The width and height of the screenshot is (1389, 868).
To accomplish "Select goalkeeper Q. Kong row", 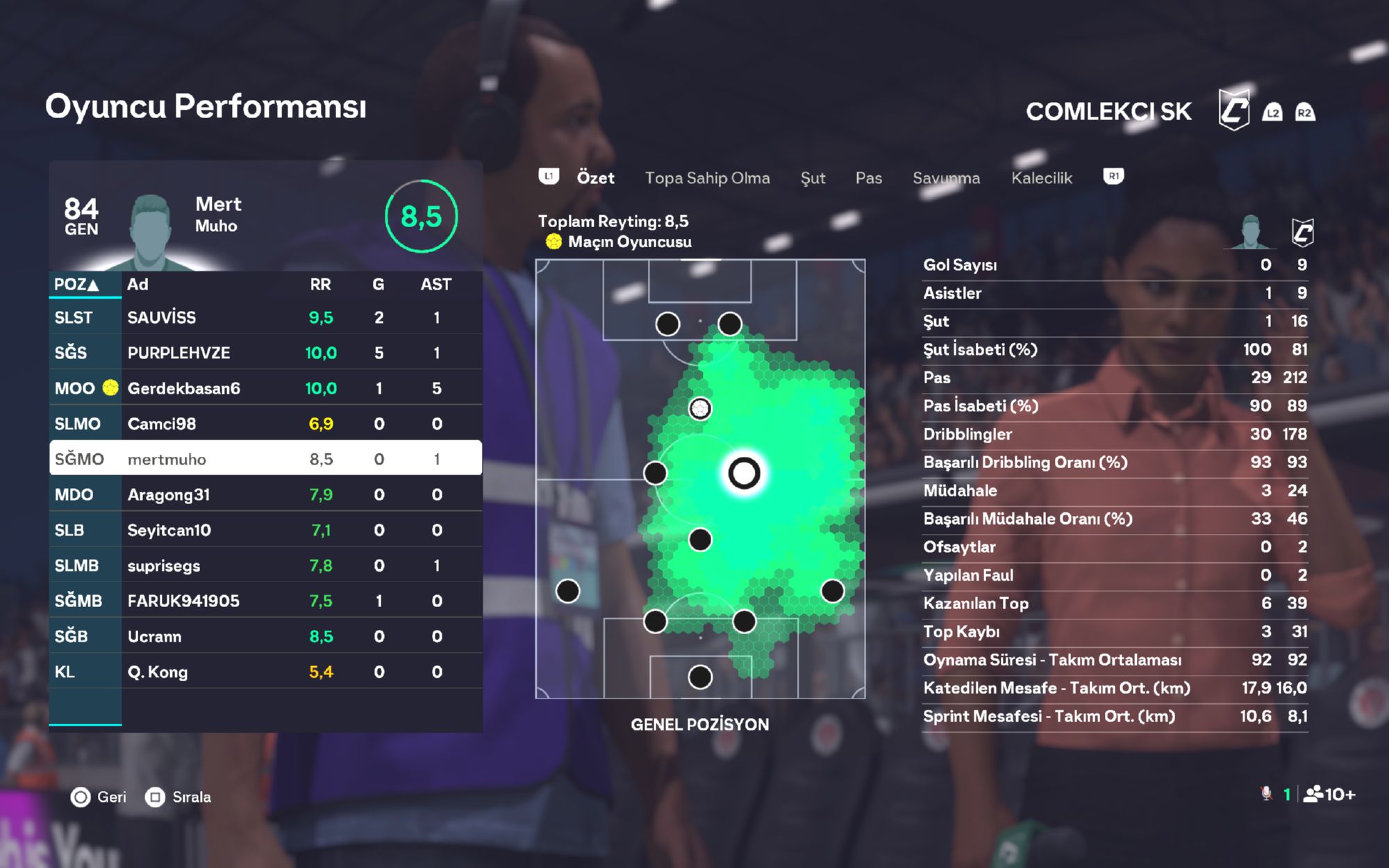I will click(265, 671).
